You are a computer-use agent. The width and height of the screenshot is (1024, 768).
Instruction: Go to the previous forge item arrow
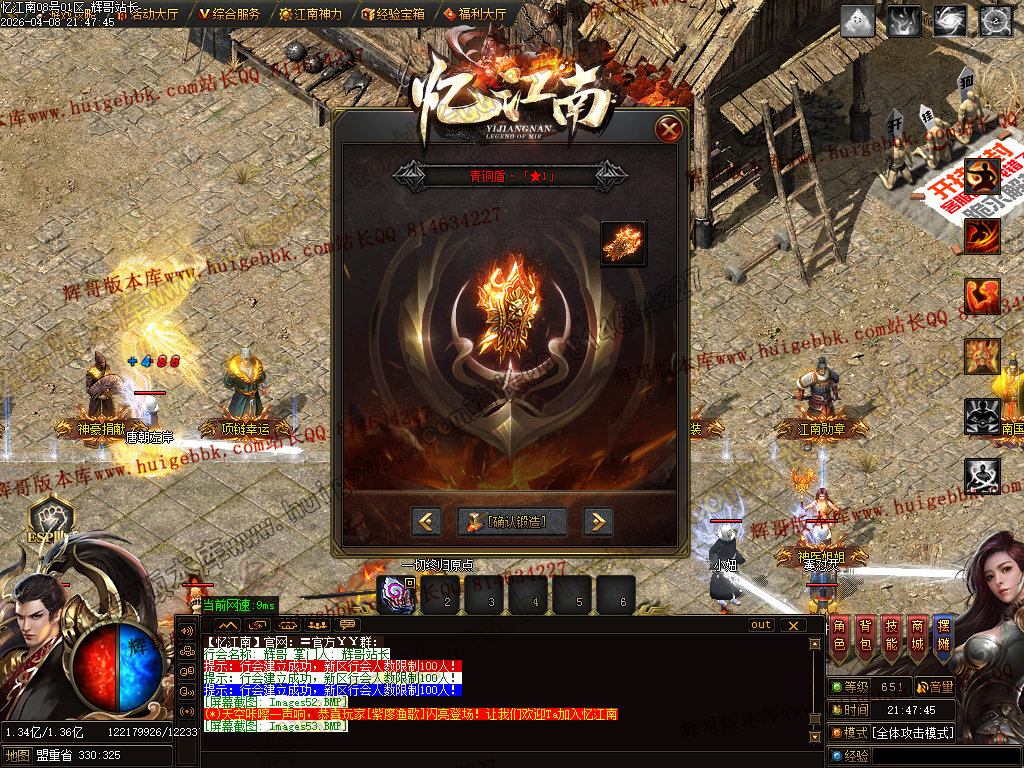pos(427,521)
